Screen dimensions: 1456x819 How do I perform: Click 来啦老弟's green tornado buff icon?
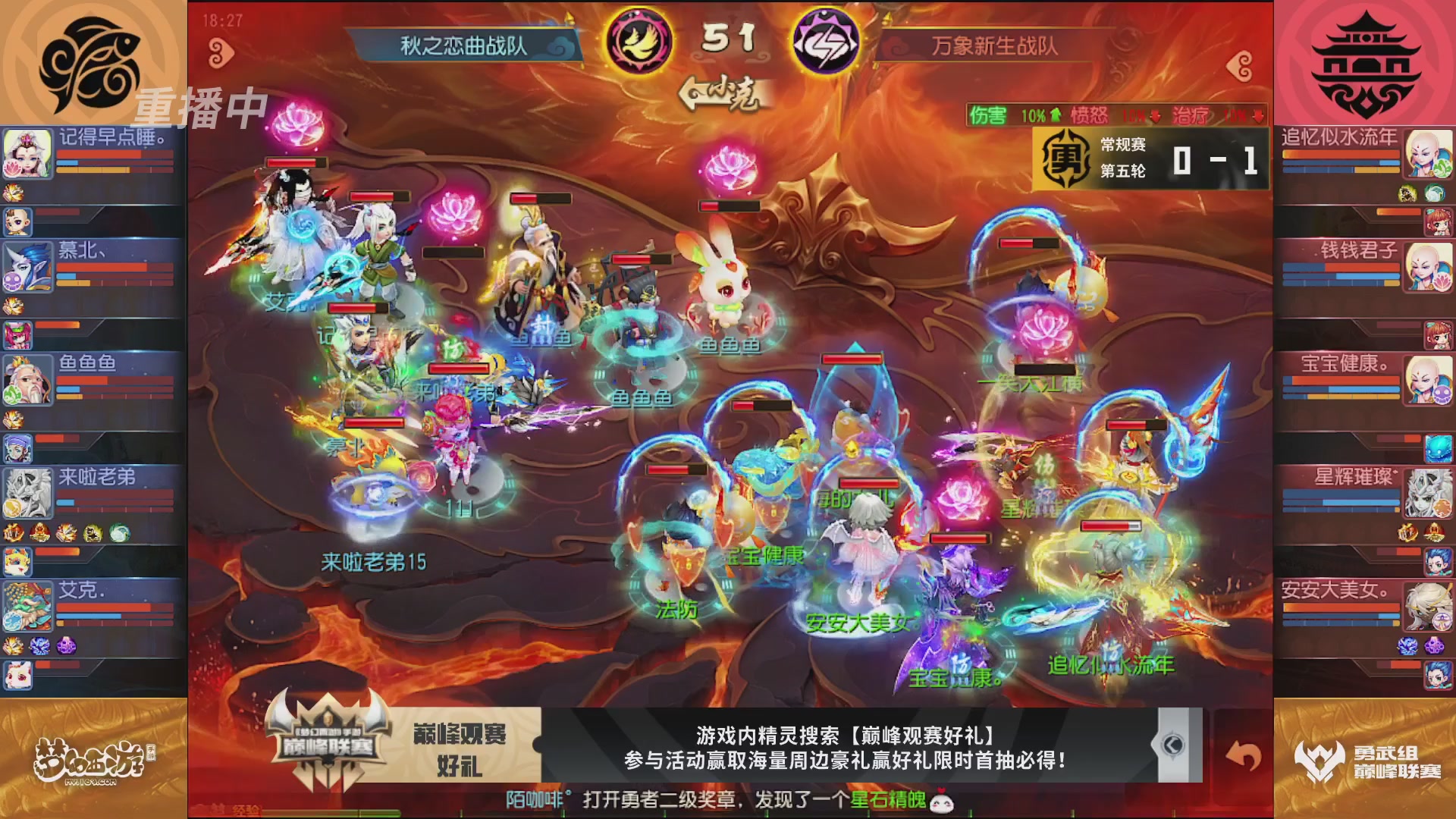coord(119,533)
